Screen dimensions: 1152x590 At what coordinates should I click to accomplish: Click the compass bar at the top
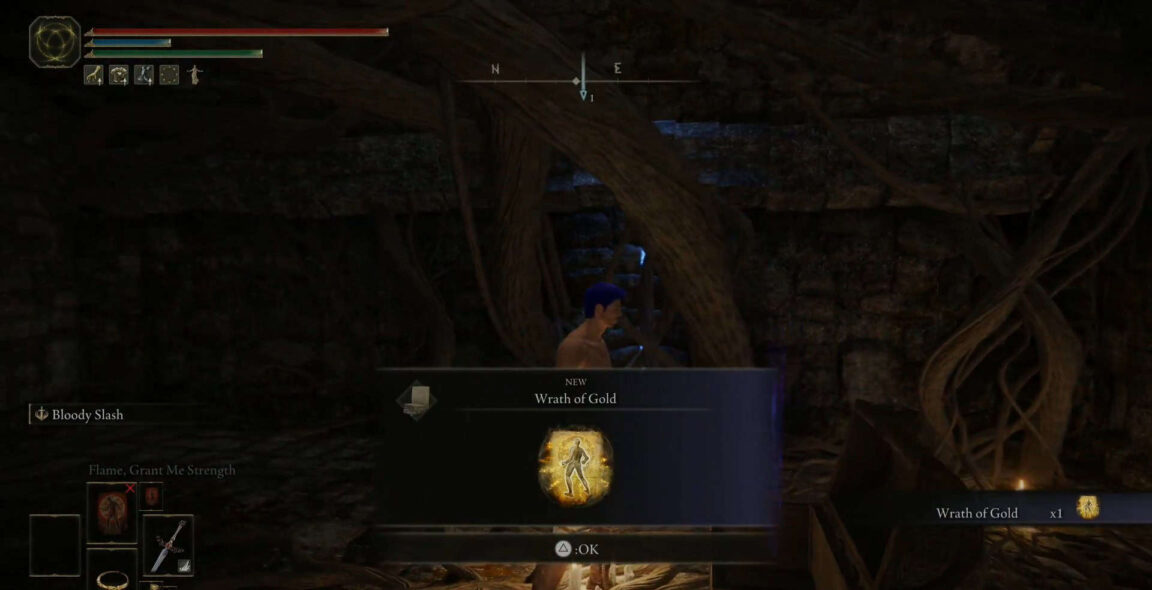coord(582,78)
